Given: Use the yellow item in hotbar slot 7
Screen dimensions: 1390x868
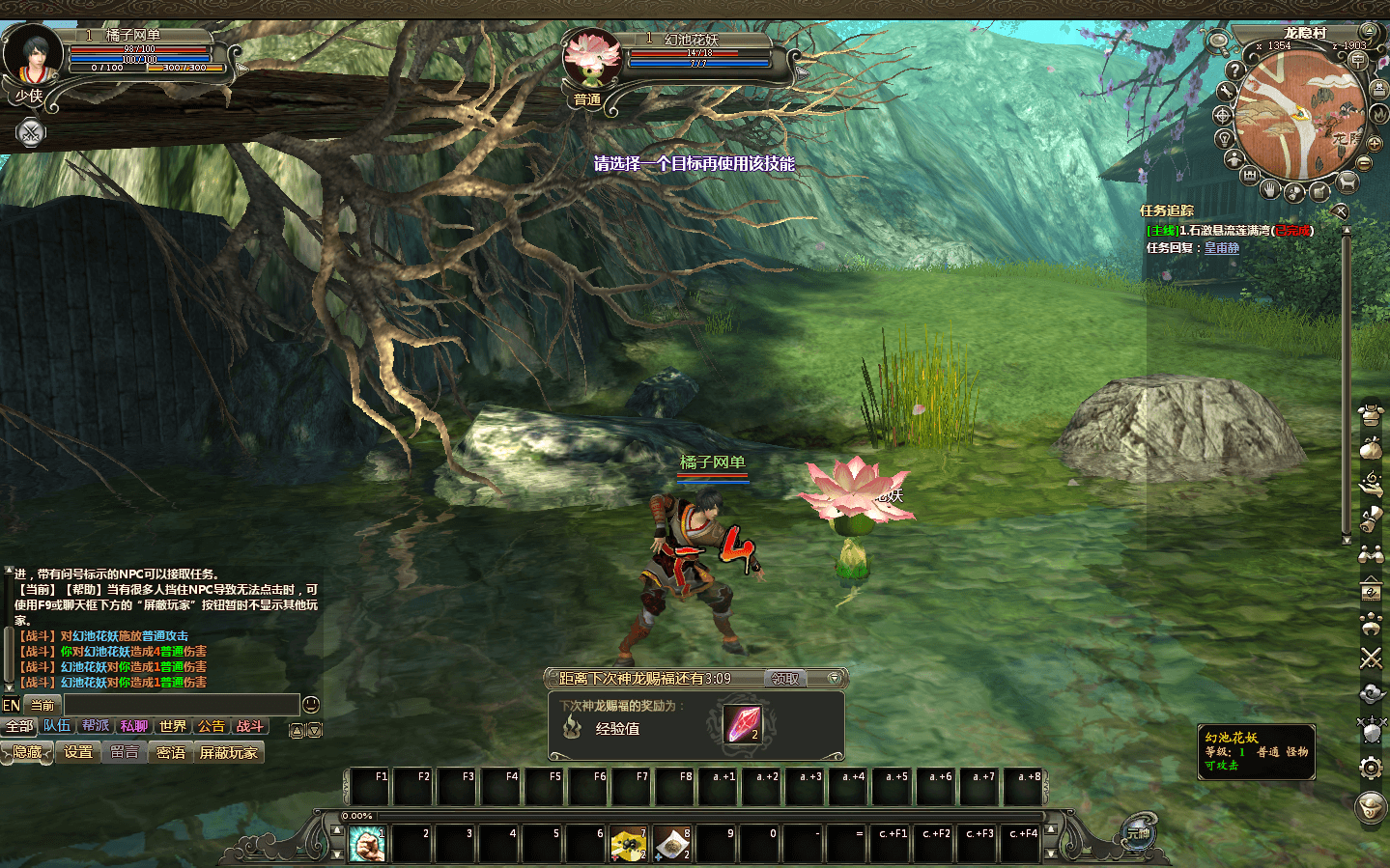Looking at the screenshot, I should (x=628, y=845).
